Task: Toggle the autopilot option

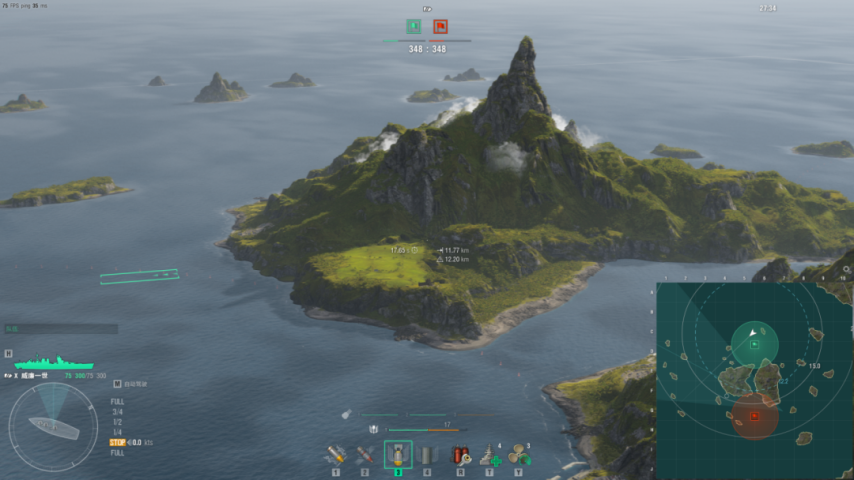Action: [118, 383]
